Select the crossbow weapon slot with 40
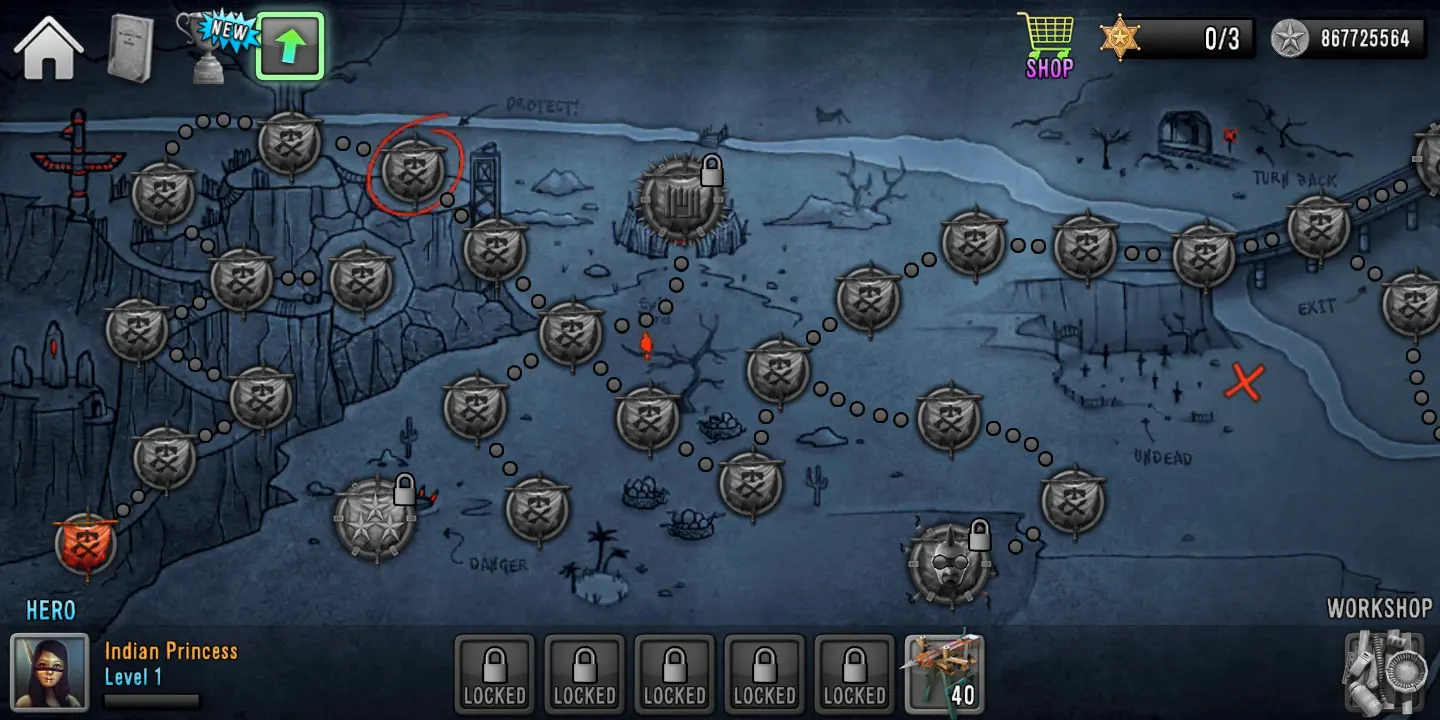The image size is (1440, 720). point(944,670)
